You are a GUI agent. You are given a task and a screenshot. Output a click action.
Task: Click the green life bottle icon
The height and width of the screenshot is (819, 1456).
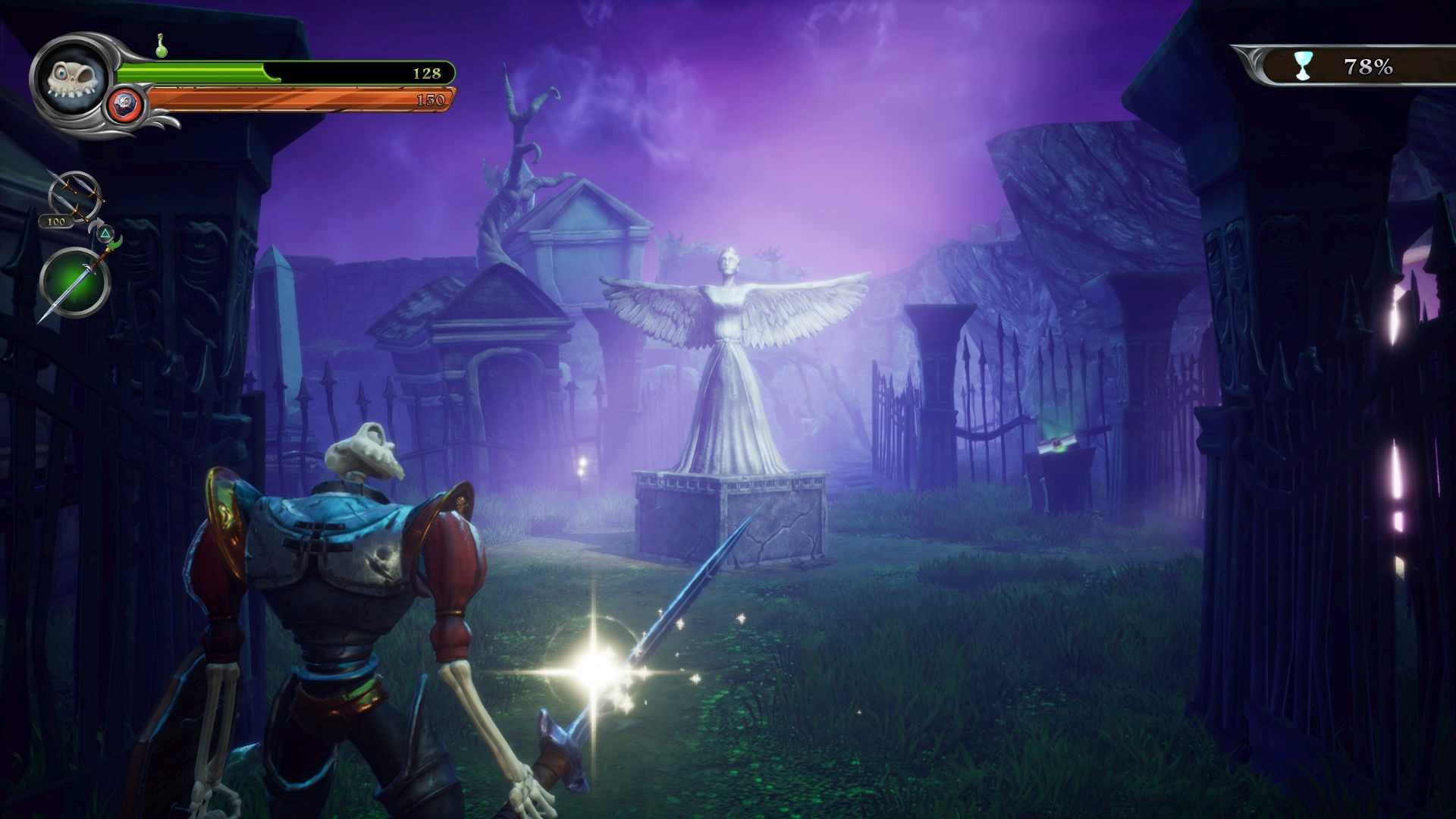162,46
